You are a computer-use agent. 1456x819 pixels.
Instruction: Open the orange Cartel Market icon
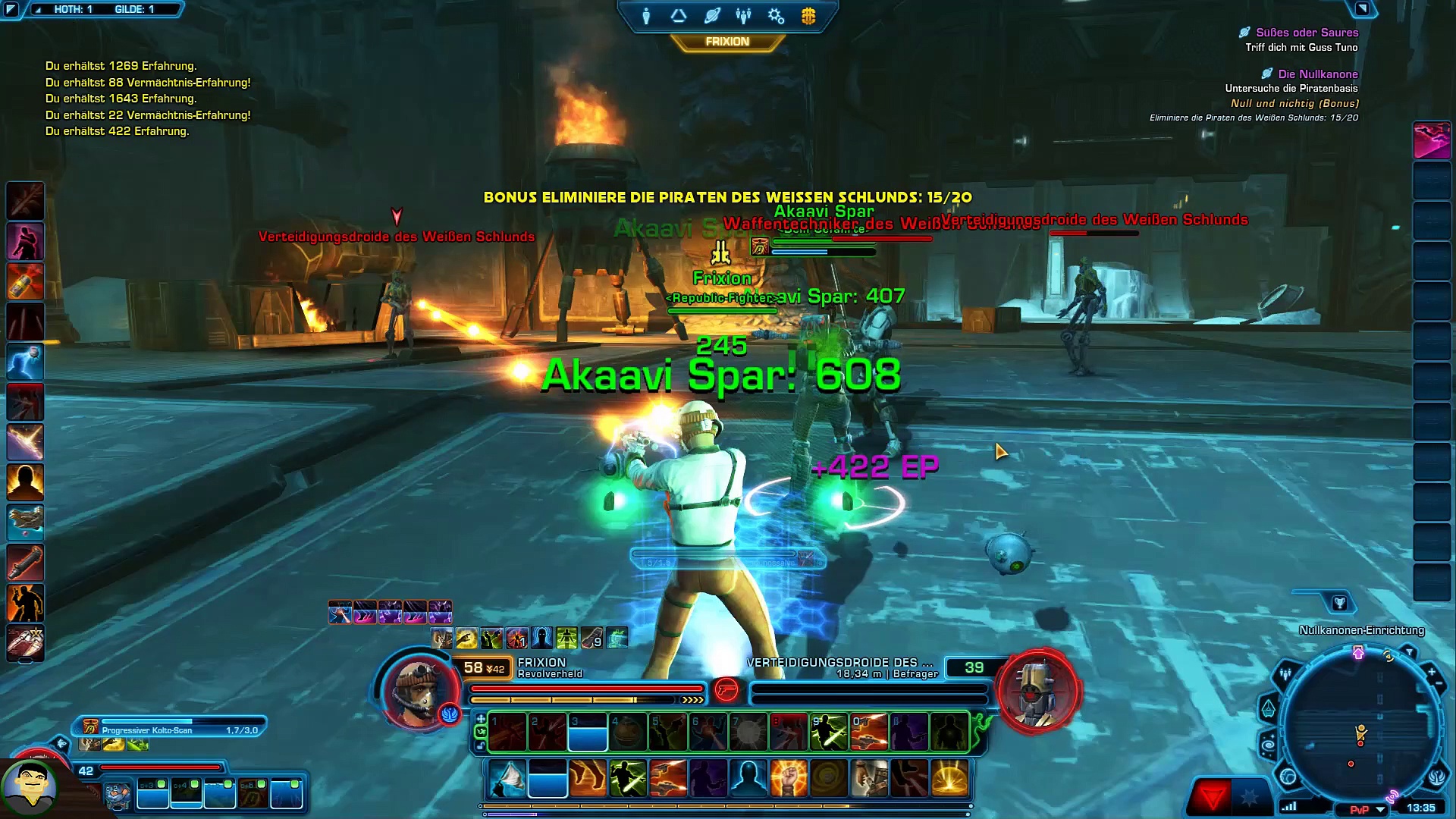pos(808,16)
